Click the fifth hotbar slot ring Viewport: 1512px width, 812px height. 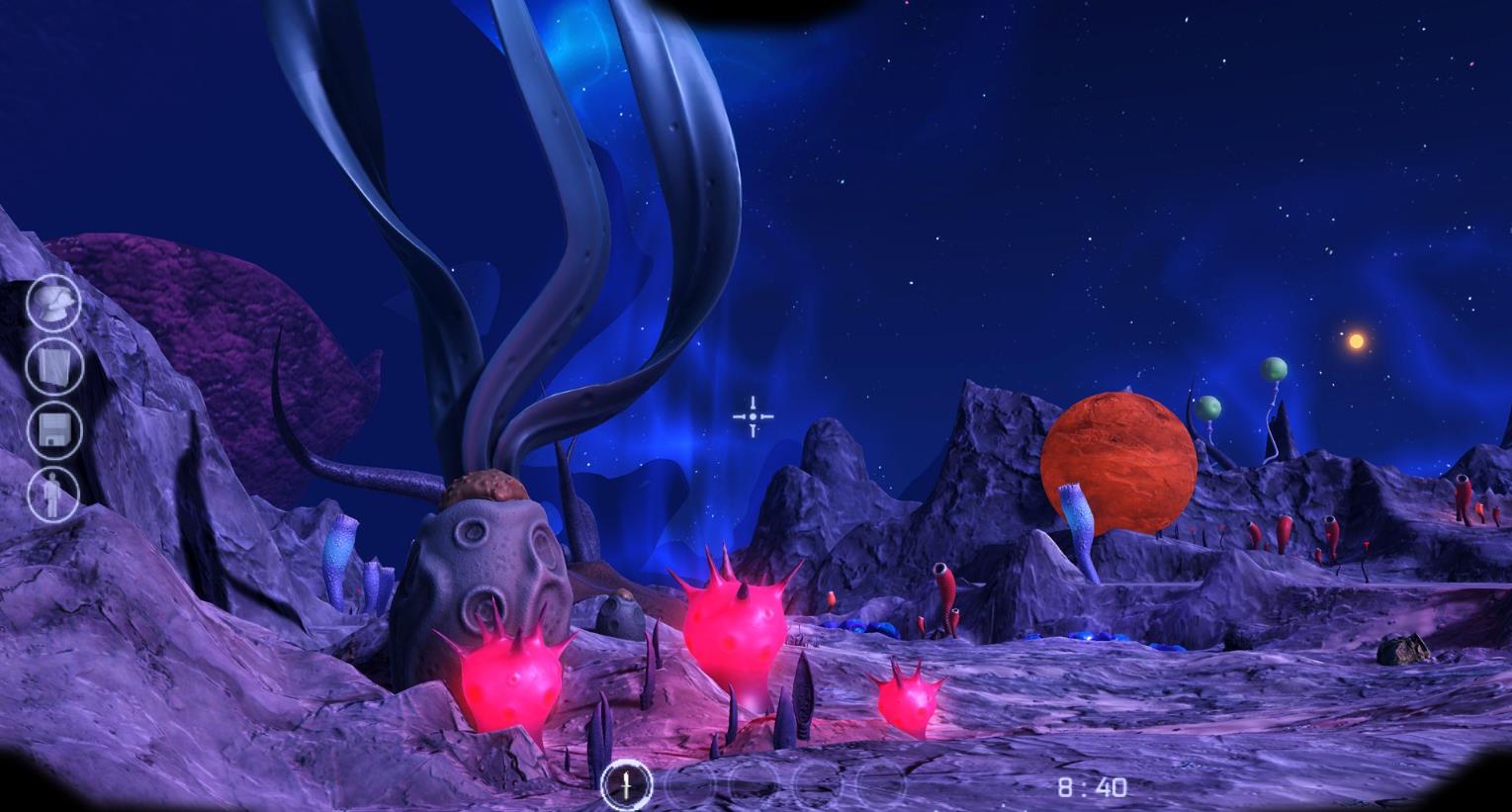[x=880, y=786]
